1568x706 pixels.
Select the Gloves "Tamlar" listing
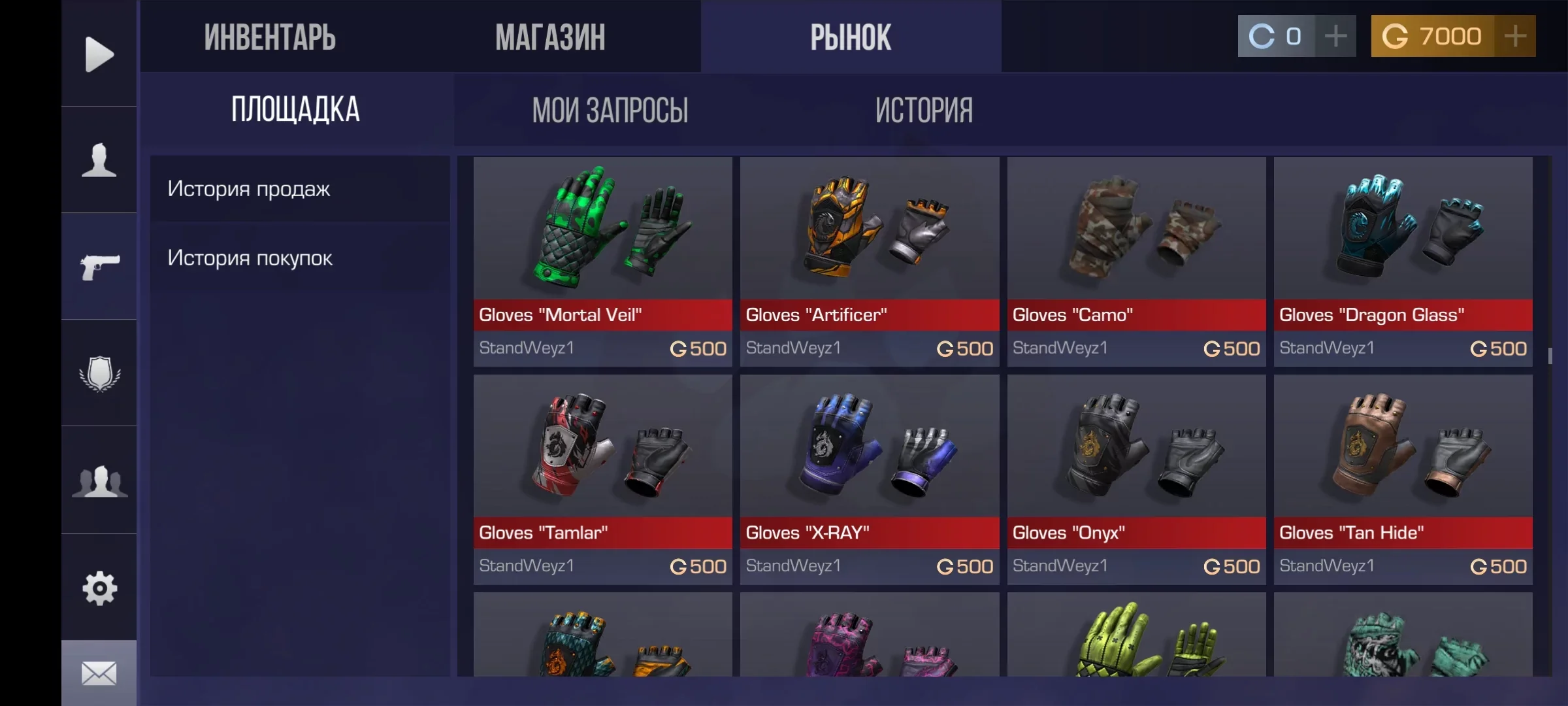pyautogui.click(x=602, y=479)
